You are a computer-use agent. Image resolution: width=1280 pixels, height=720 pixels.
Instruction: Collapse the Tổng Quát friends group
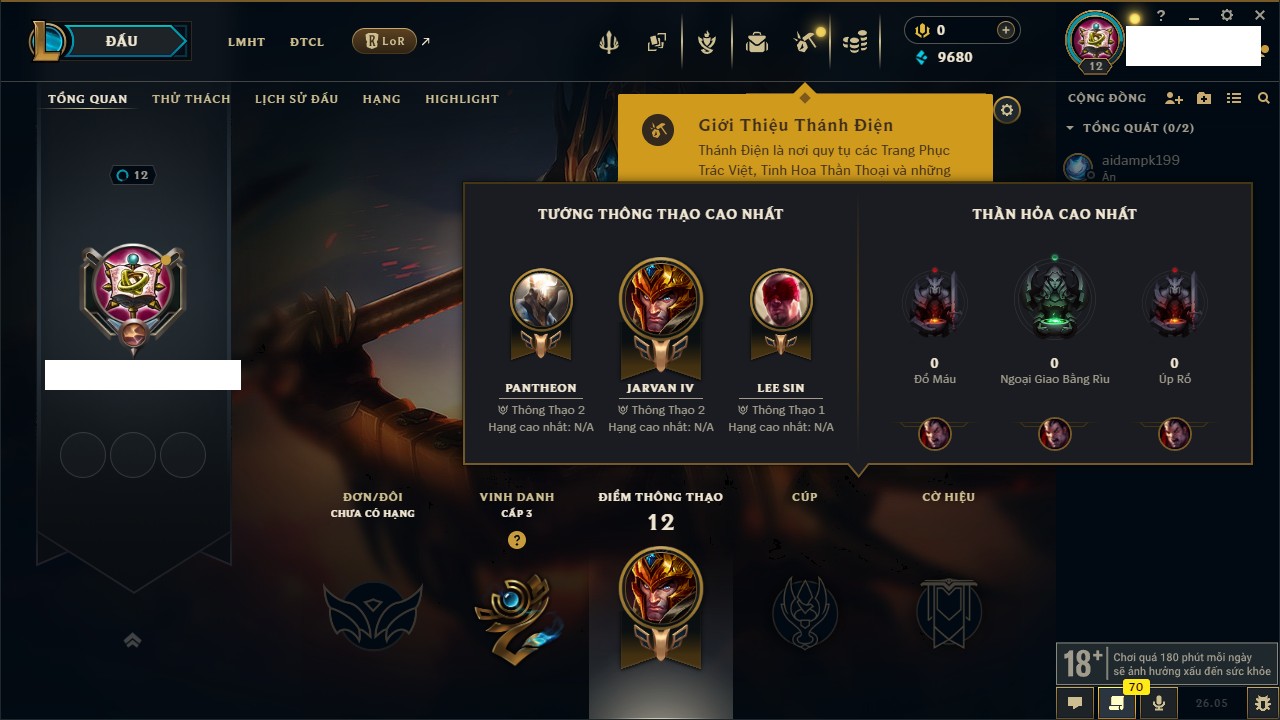1070,128
